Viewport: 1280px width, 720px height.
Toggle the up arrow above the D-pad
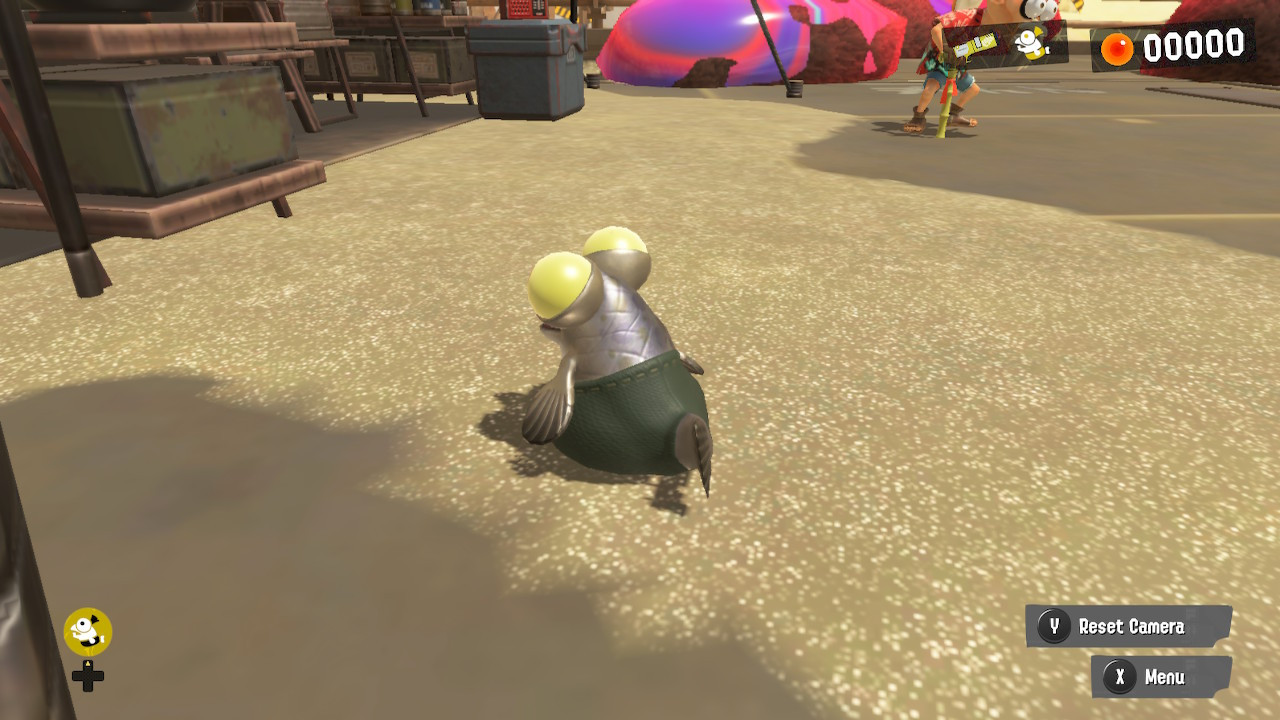pyautogui.click(x=88, y=664)
